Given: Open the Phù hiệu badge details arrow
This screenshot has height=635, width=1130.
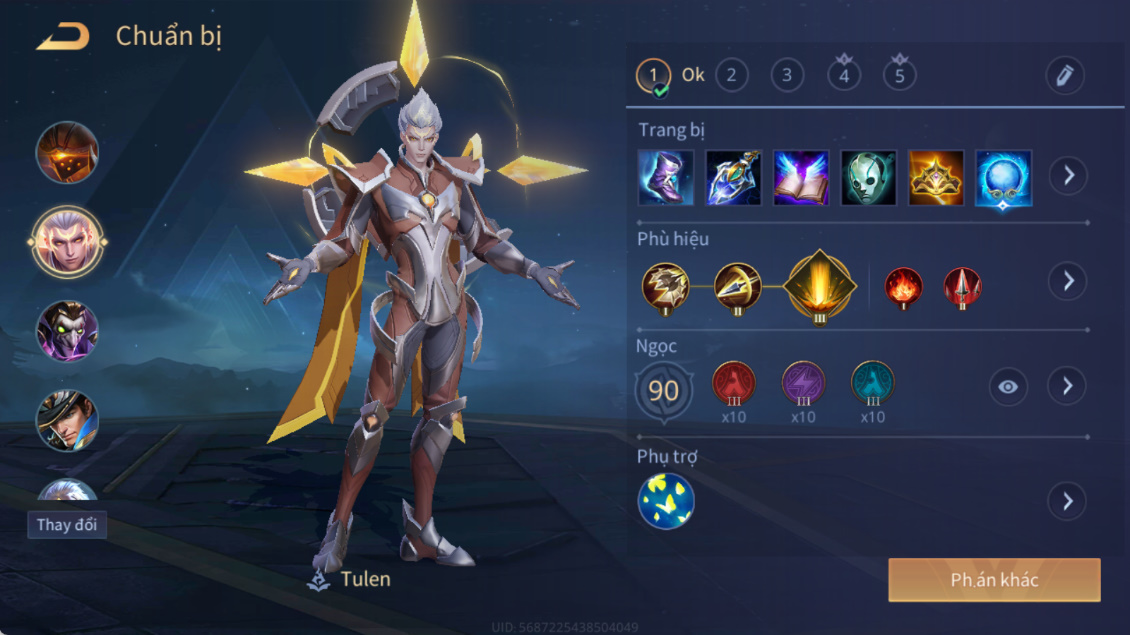Looking at the screenshot, I should [x=1068, y=281].
